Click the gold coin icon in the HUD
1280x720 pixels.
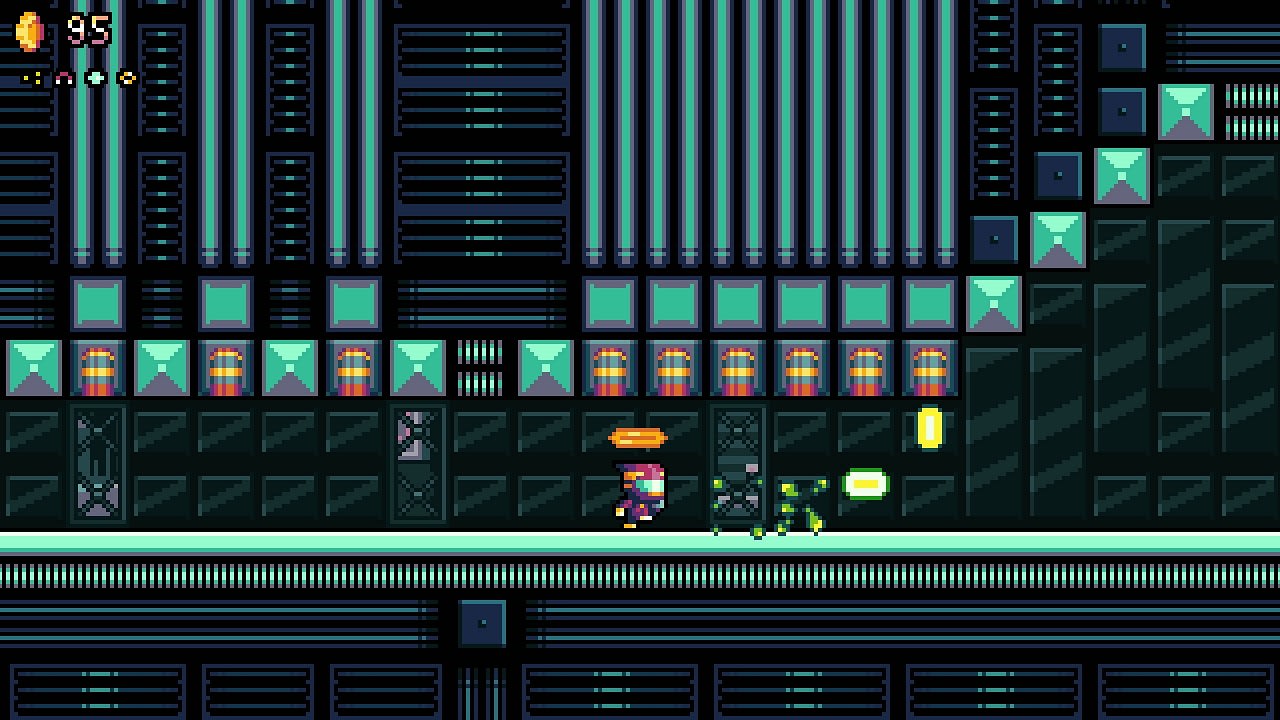point(30,30)
